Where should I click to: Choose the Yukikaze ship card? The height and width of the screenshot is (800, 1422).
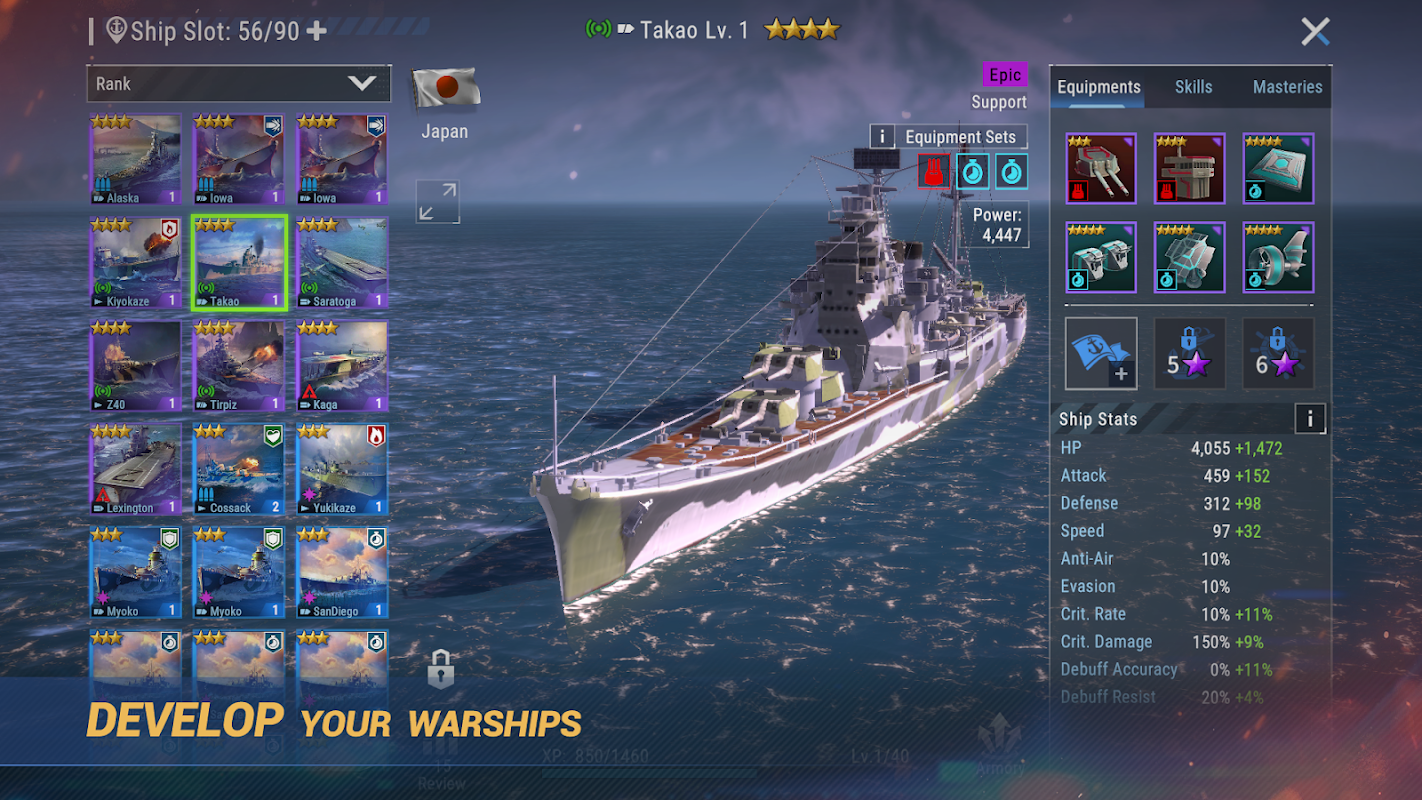(x=342, y=469)
